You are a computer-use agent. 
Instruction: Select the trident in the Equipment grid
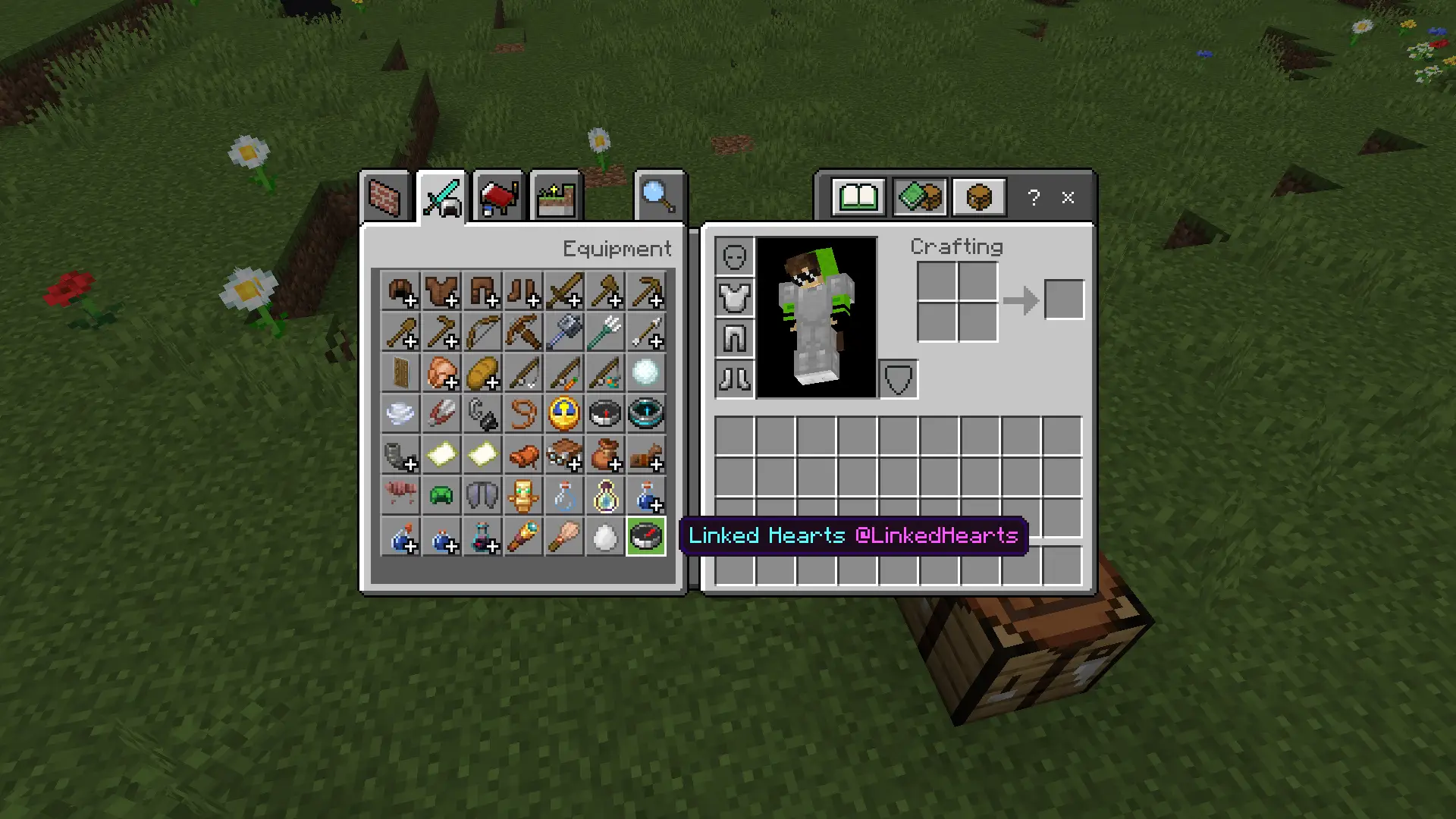tap(605, 332)
